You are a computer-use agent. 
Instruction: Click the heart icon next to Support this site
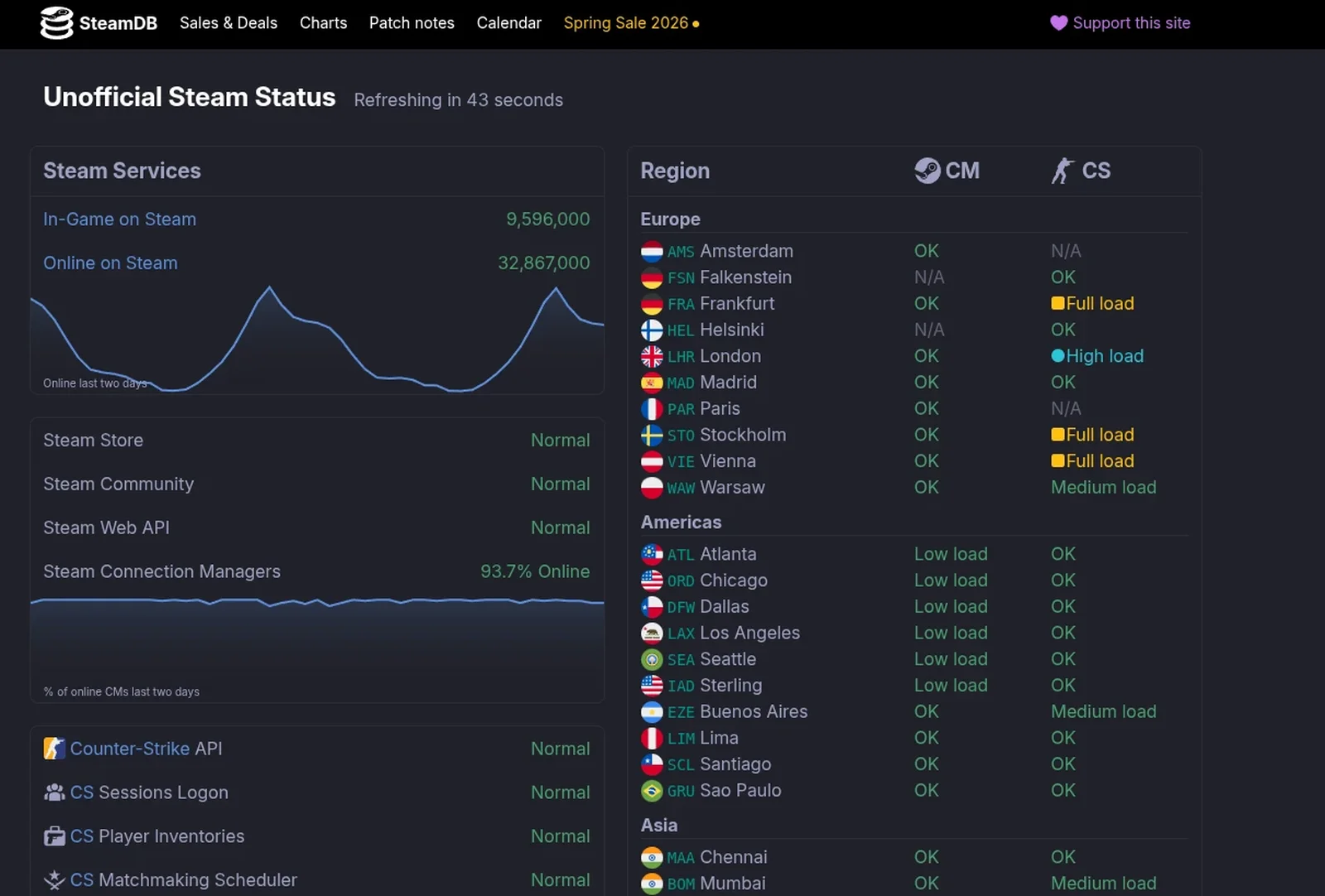point(1058,23)
